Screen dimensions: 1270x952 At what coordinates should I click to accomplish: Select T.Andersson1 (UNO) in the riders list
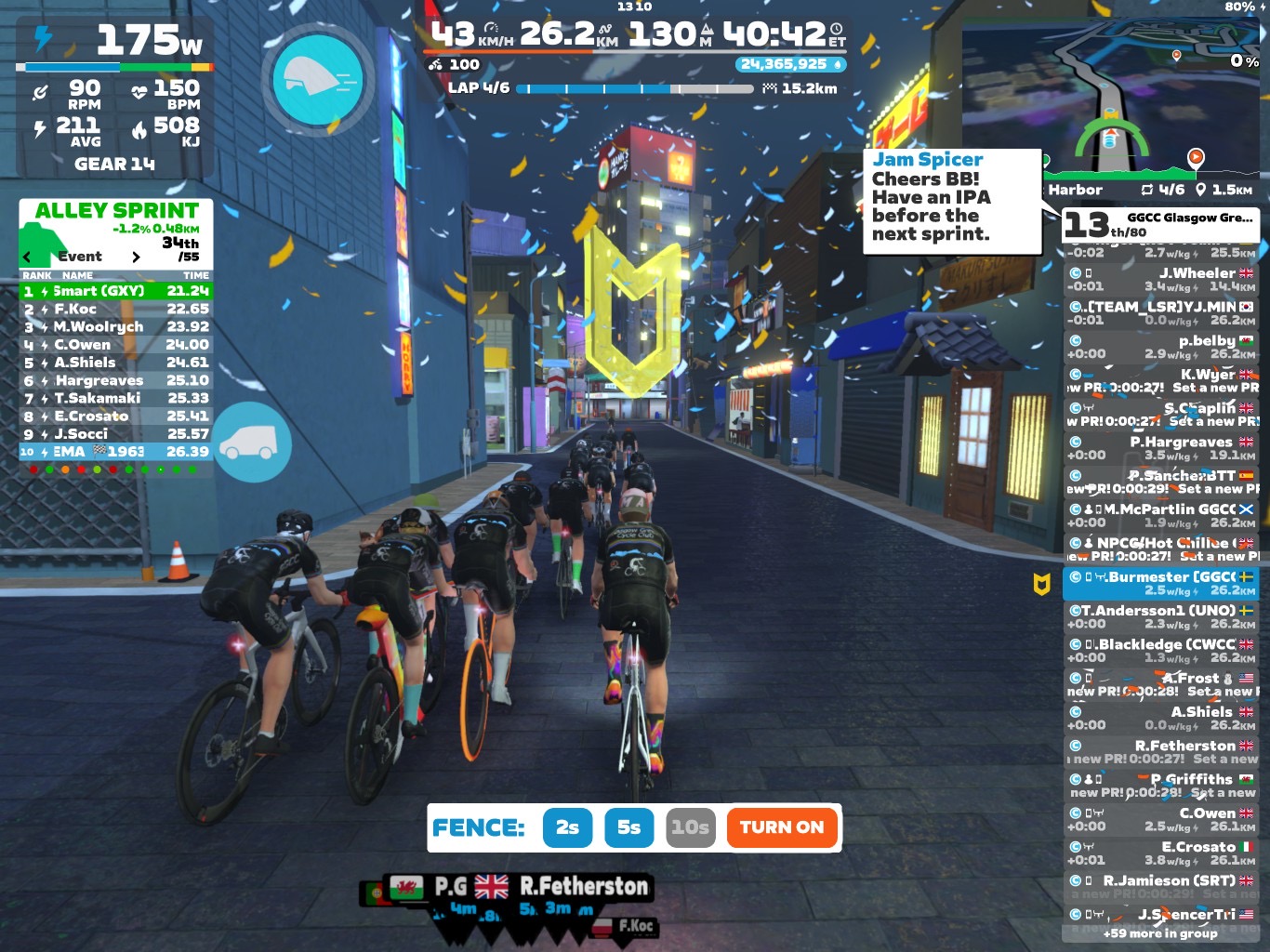pyautogui.click(x=1160, y=616)
